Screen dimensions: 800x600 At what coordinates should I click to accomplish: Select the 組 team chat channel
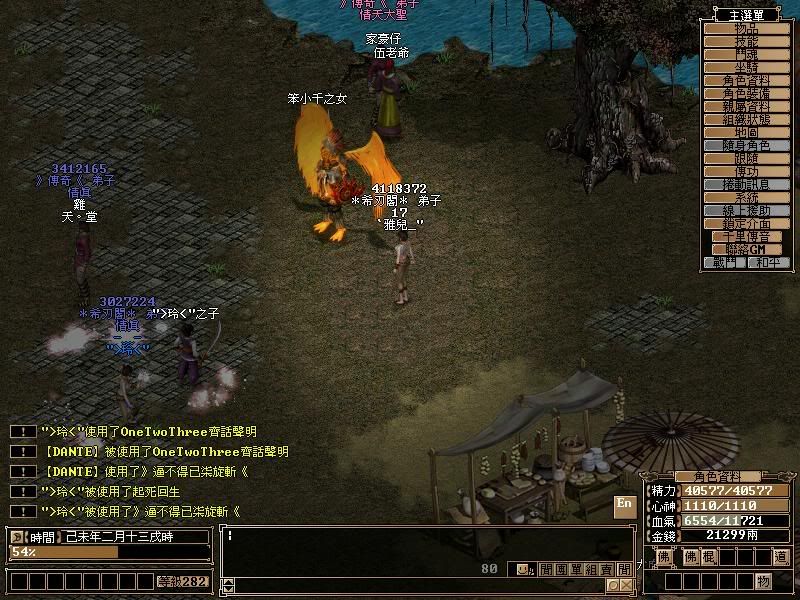(590, 570)
